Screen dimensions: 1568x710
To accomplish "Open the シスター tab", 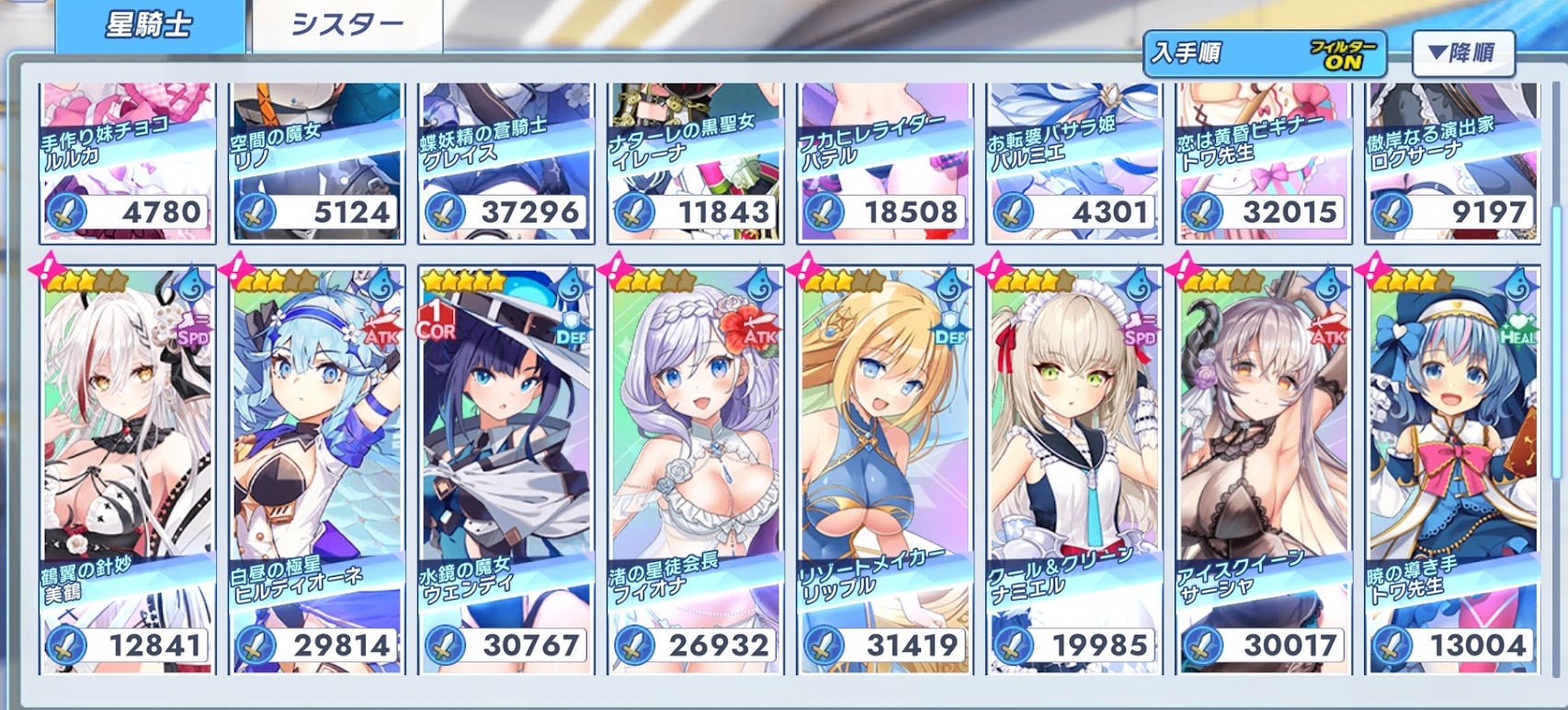I will (347, 26).
